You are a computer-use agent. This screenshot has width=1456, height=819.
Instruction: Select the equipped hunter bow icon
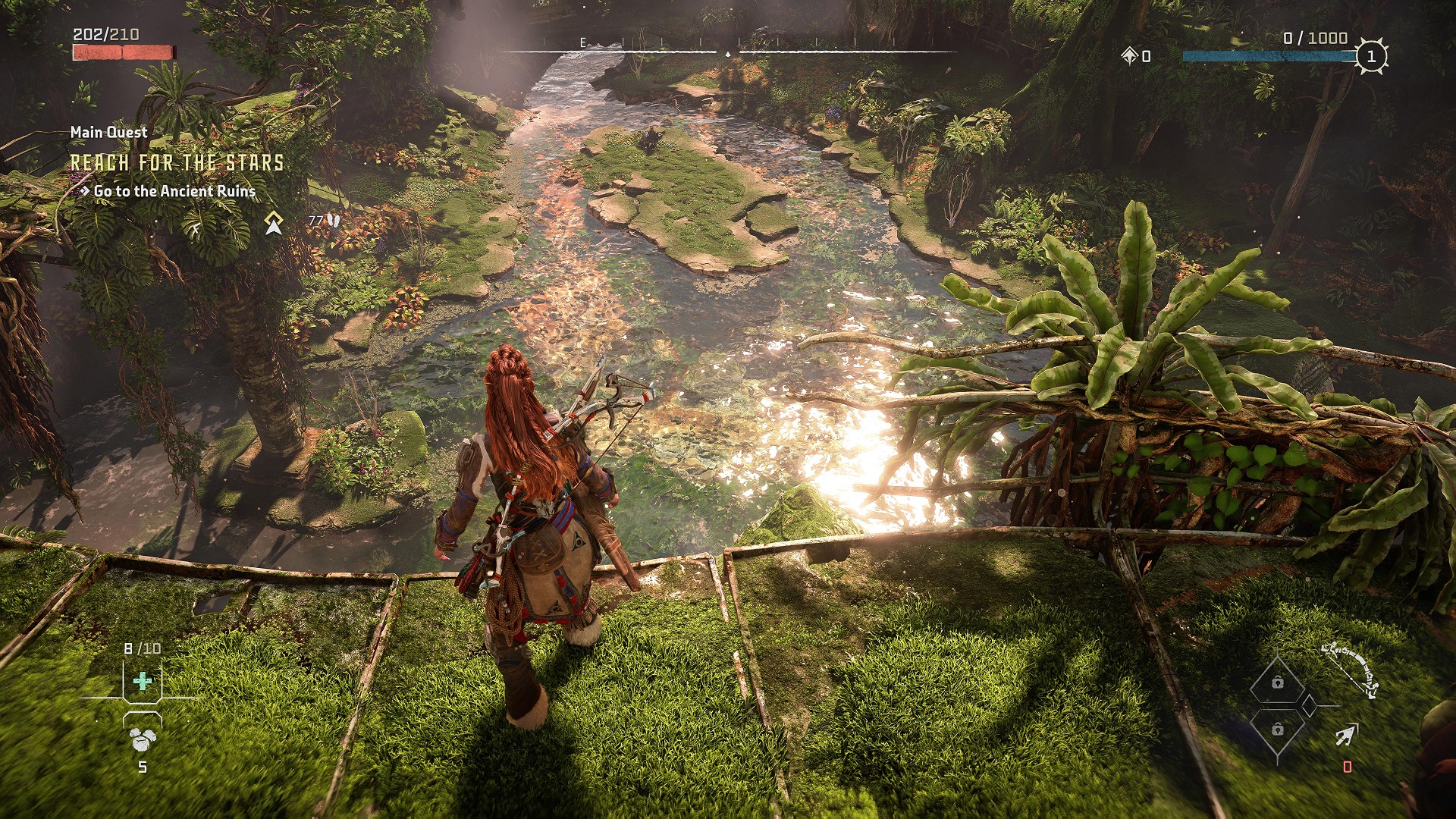tap(1350, 669)
